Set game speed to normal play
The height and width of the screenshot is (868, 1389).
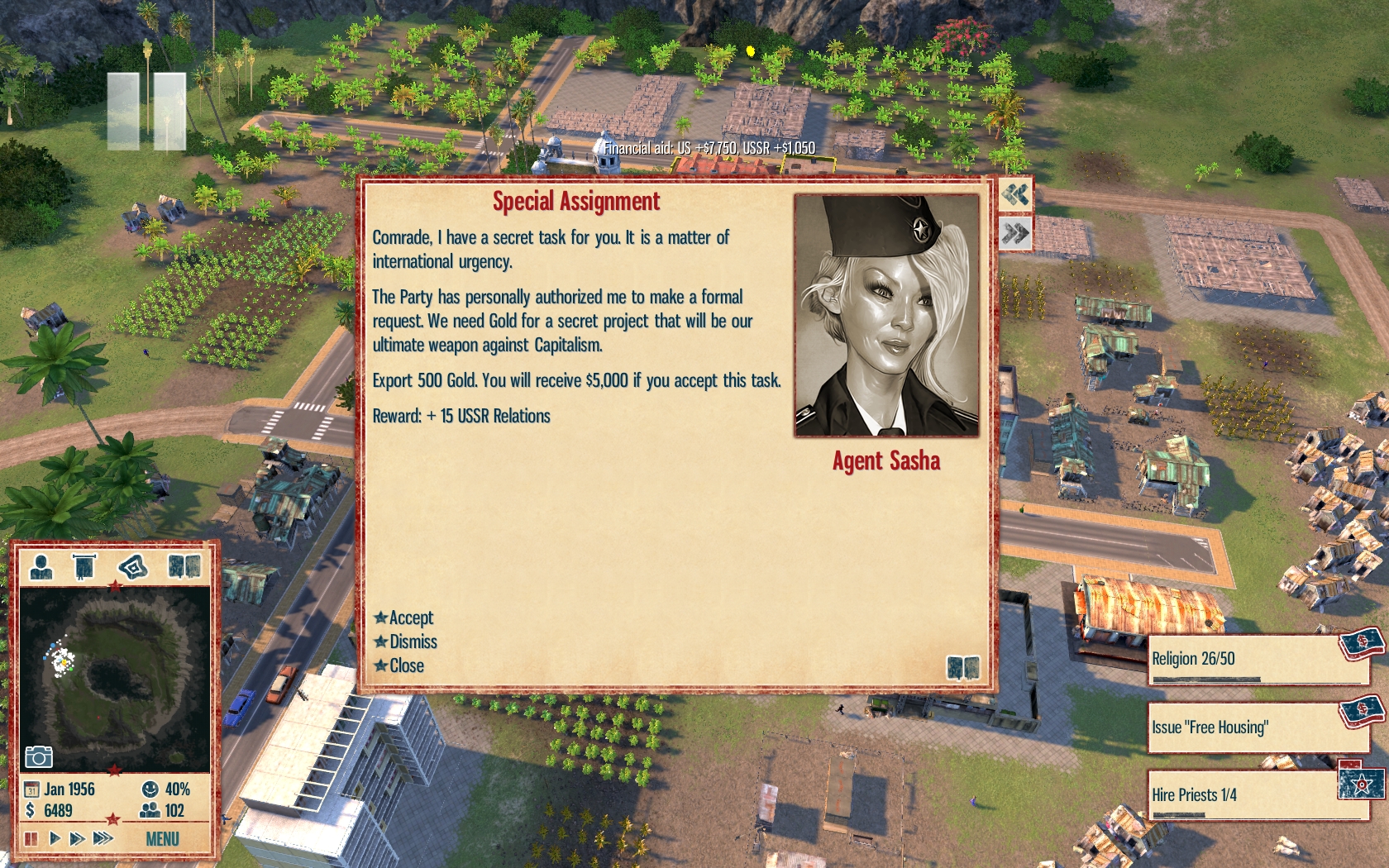coord(55,838)
